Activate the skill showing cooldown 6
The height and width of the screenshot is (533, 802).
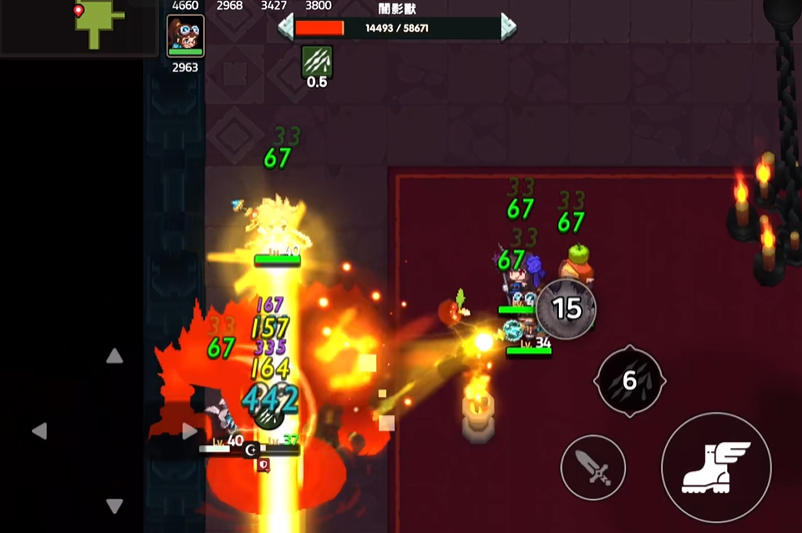[630, 381]
